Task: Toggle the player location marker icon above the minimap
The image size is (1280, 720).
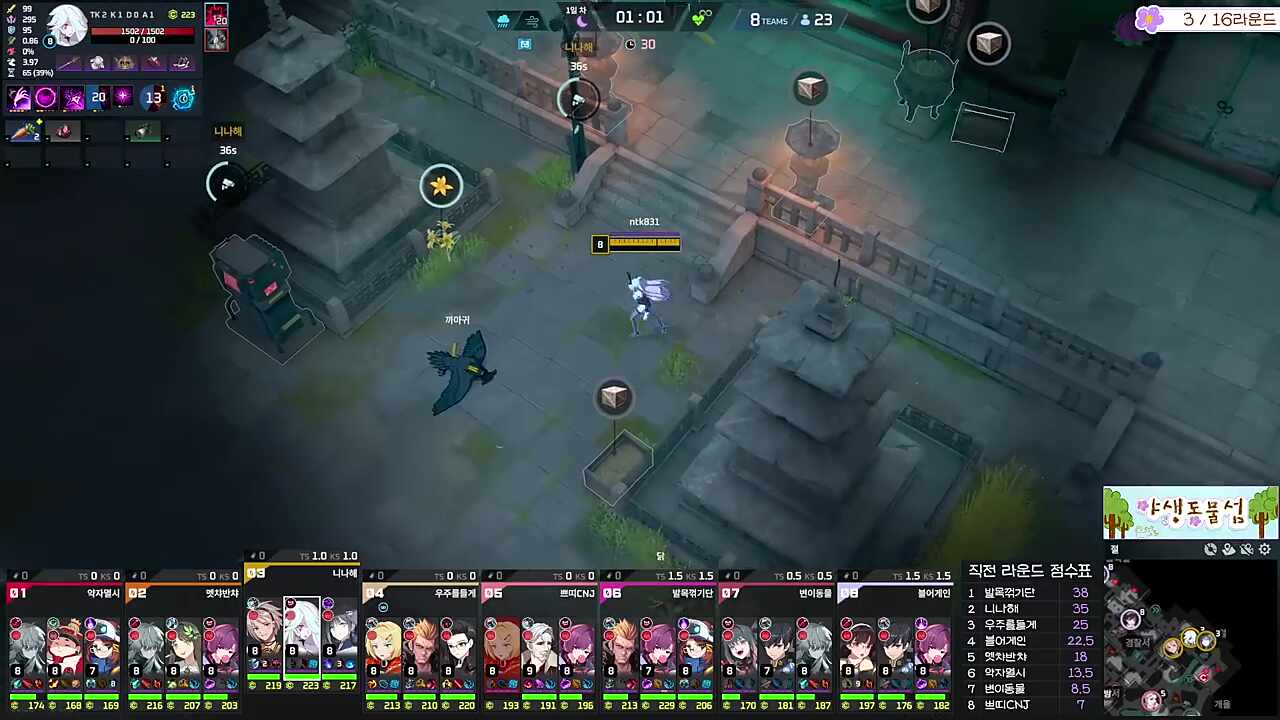Action: tap(1228, 549)
